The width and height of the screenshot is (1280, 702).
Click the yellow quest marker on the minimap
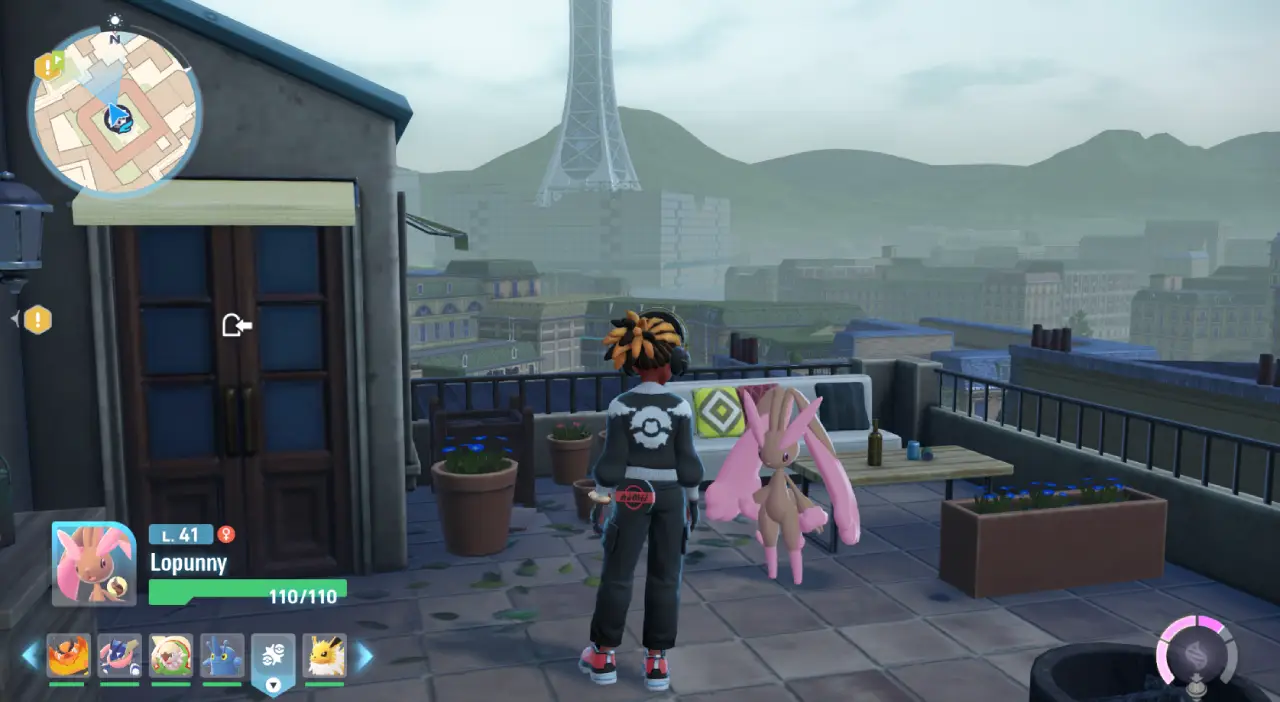tap(48, 66)
